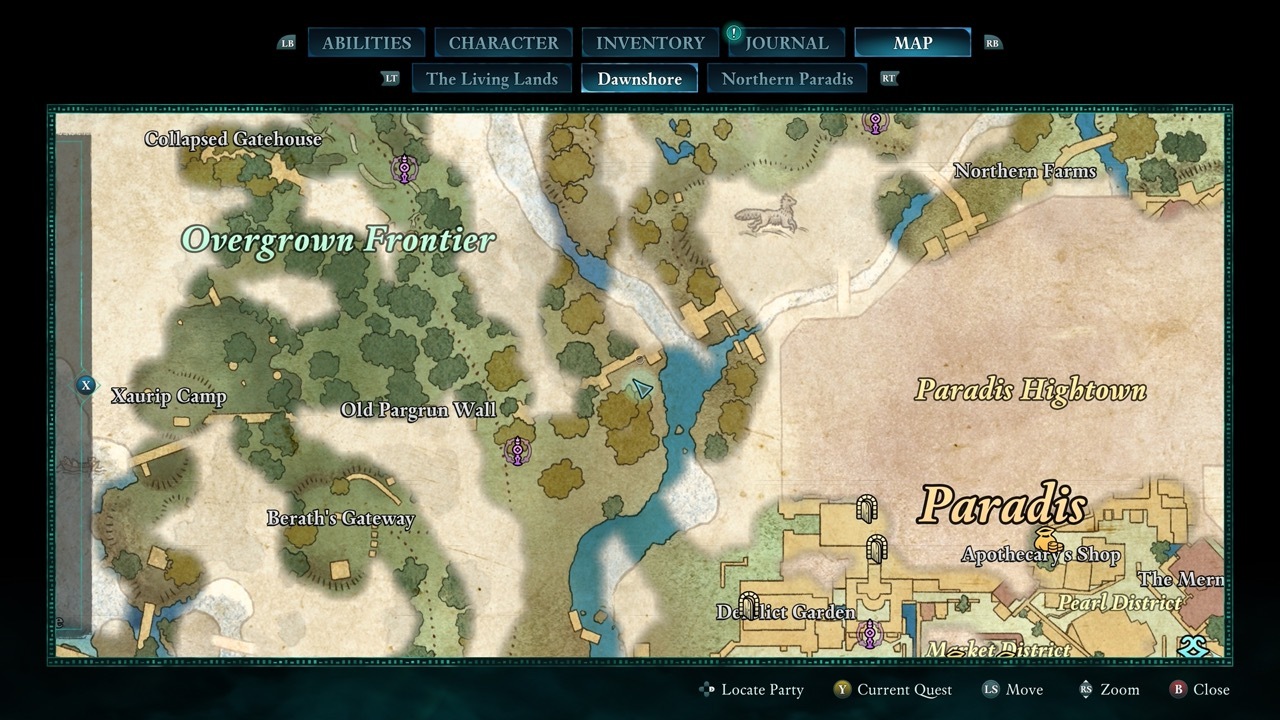Select the Dawnshore region tab
This screenshot has width=1280, height=720.
coord(639,79)
